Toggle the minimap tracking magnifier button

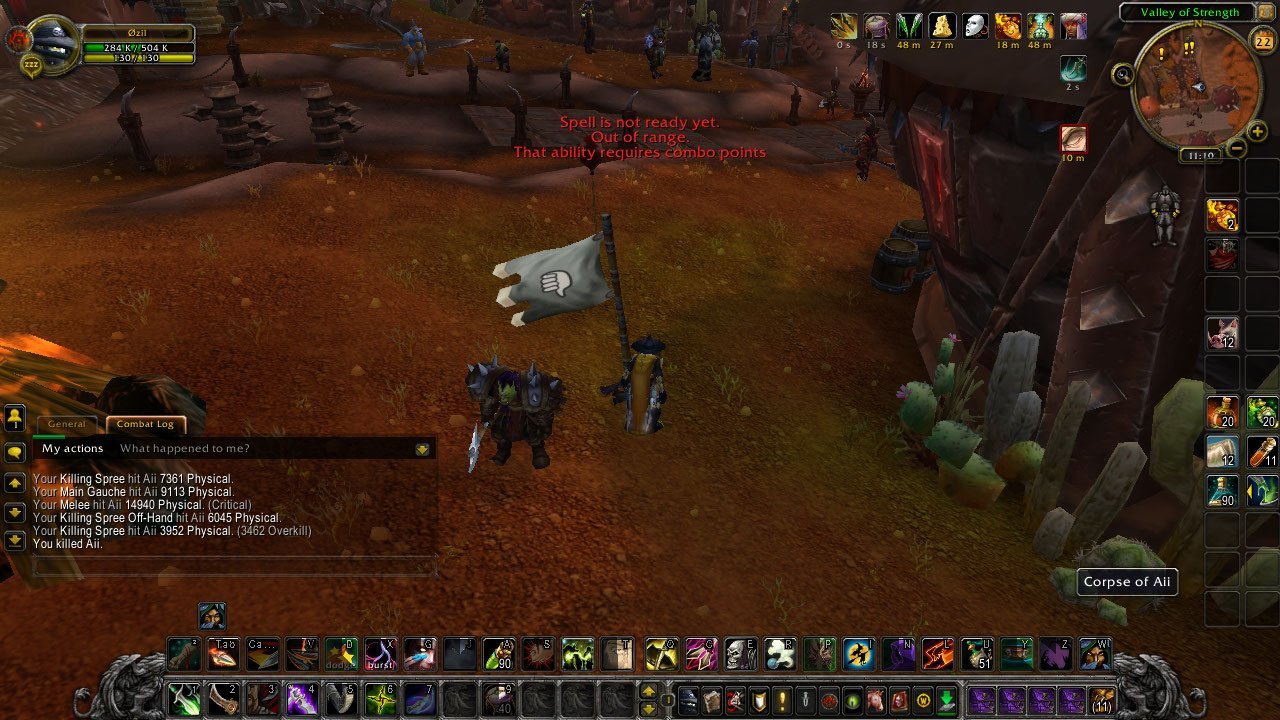click(x=1124, y=73)
